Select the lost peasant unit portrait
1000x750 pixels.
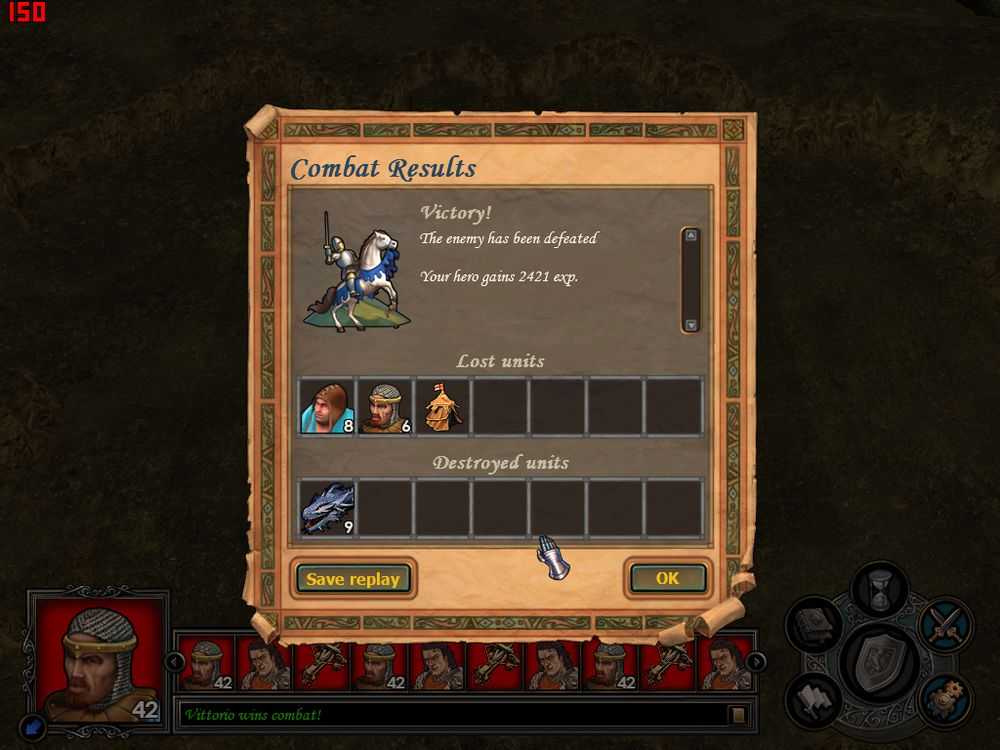pyautogui.click(x=328, y=407)
